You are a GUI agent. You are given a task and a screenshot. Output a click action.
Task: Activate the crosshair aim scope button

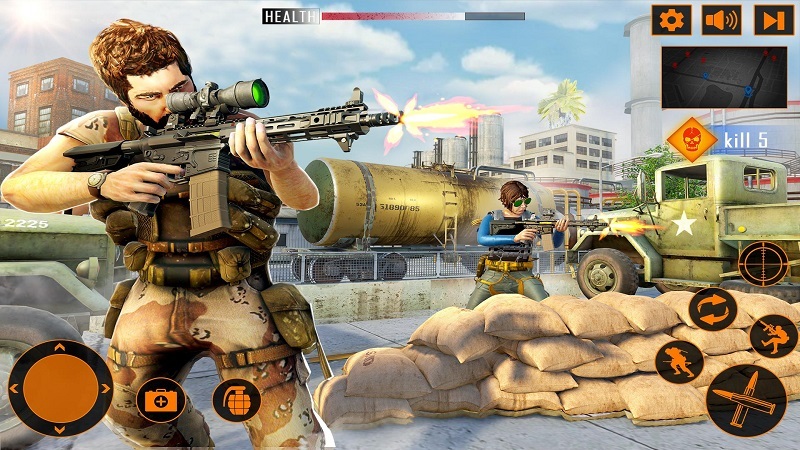tap(764, 264)
